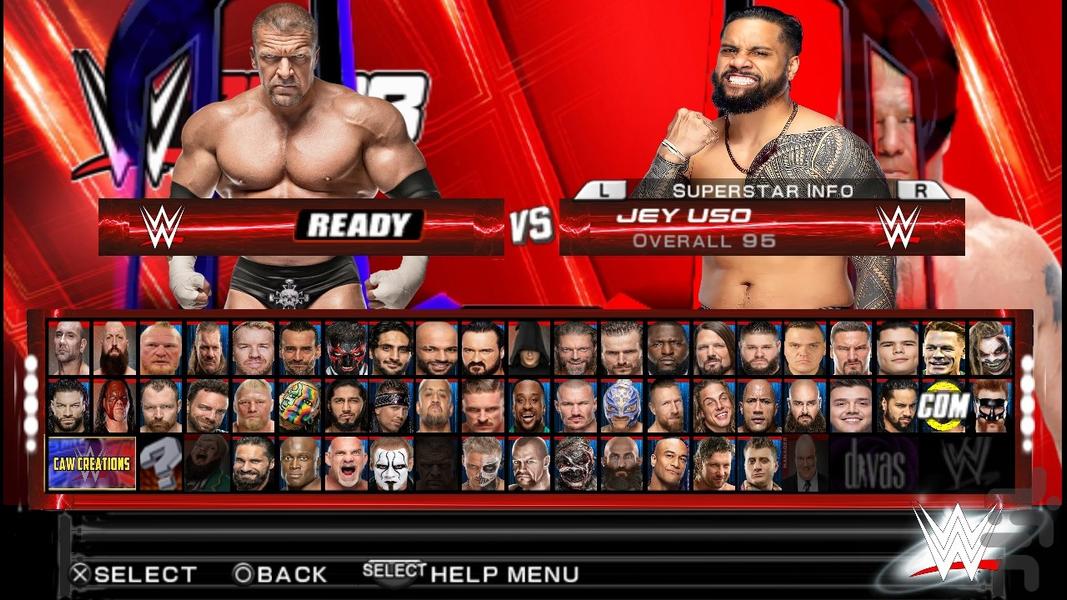Choose the blue-and-white luchador mask portrait
Image resolution: width=1067 pixels, height=600 pixels.
coord(620,405)
